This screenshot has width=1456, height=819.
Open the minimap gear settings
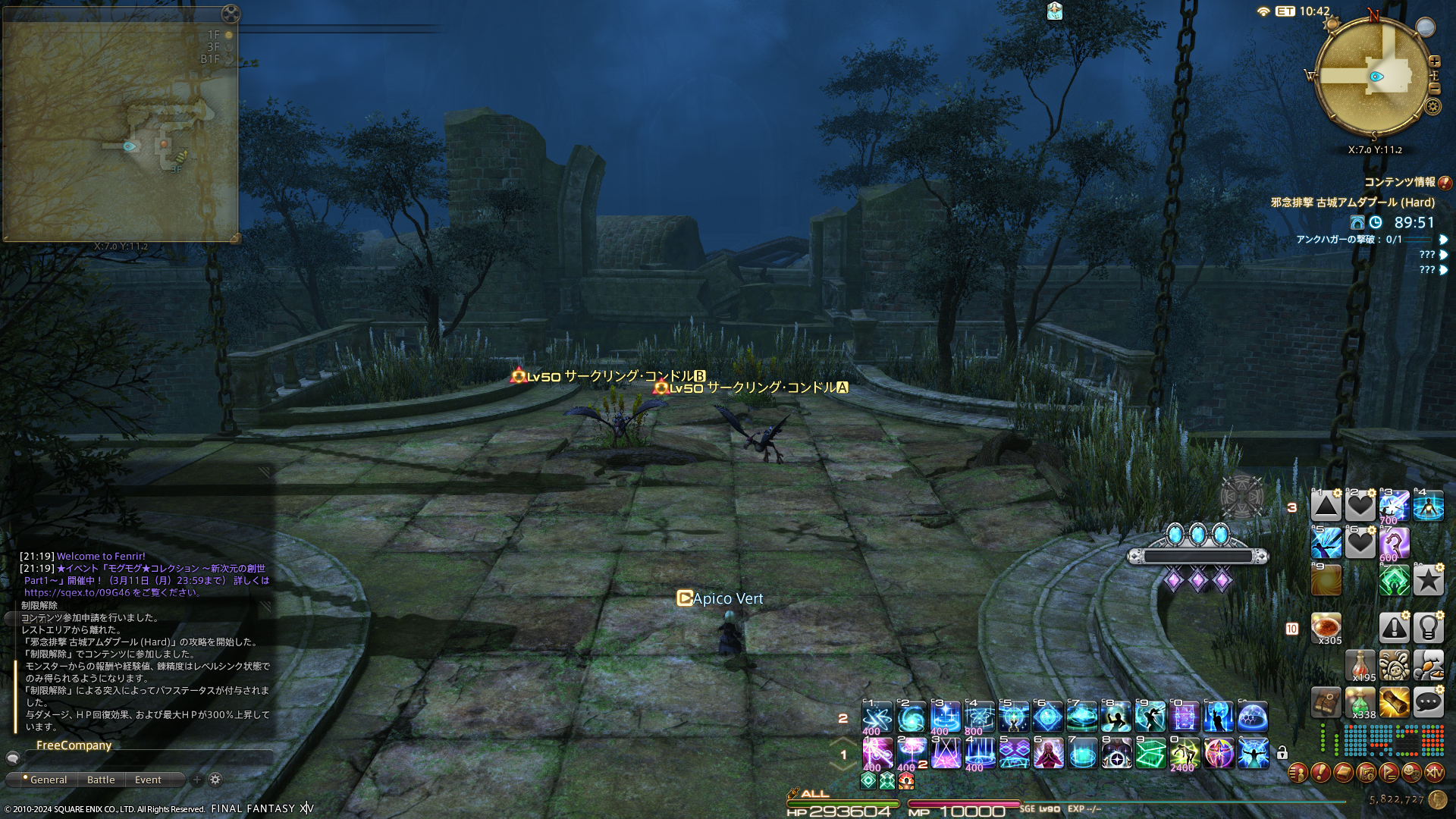[x=1432, y=107]
